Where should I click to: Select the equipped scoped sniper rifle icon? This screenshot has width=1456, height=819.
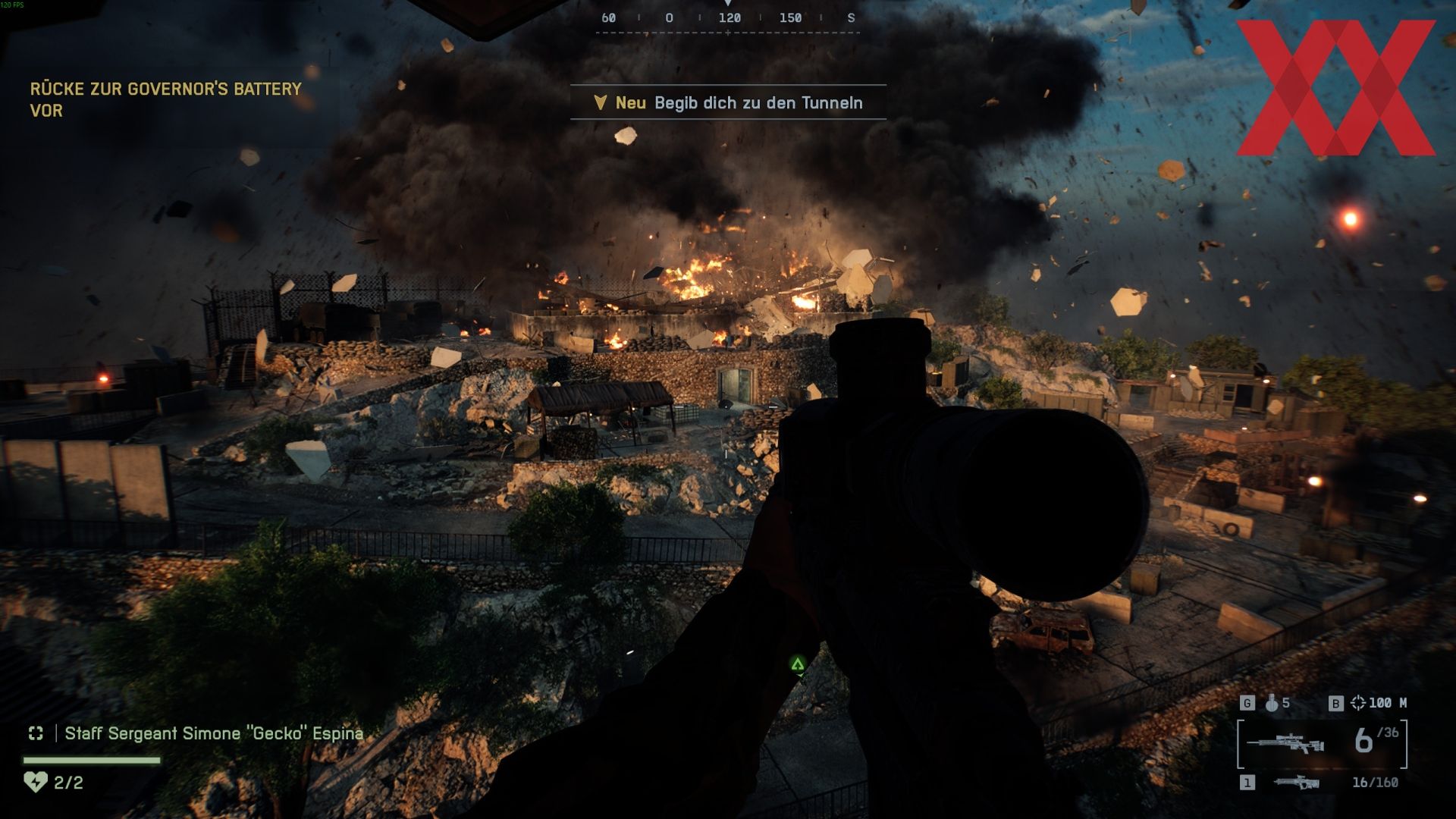(1286, 743)
